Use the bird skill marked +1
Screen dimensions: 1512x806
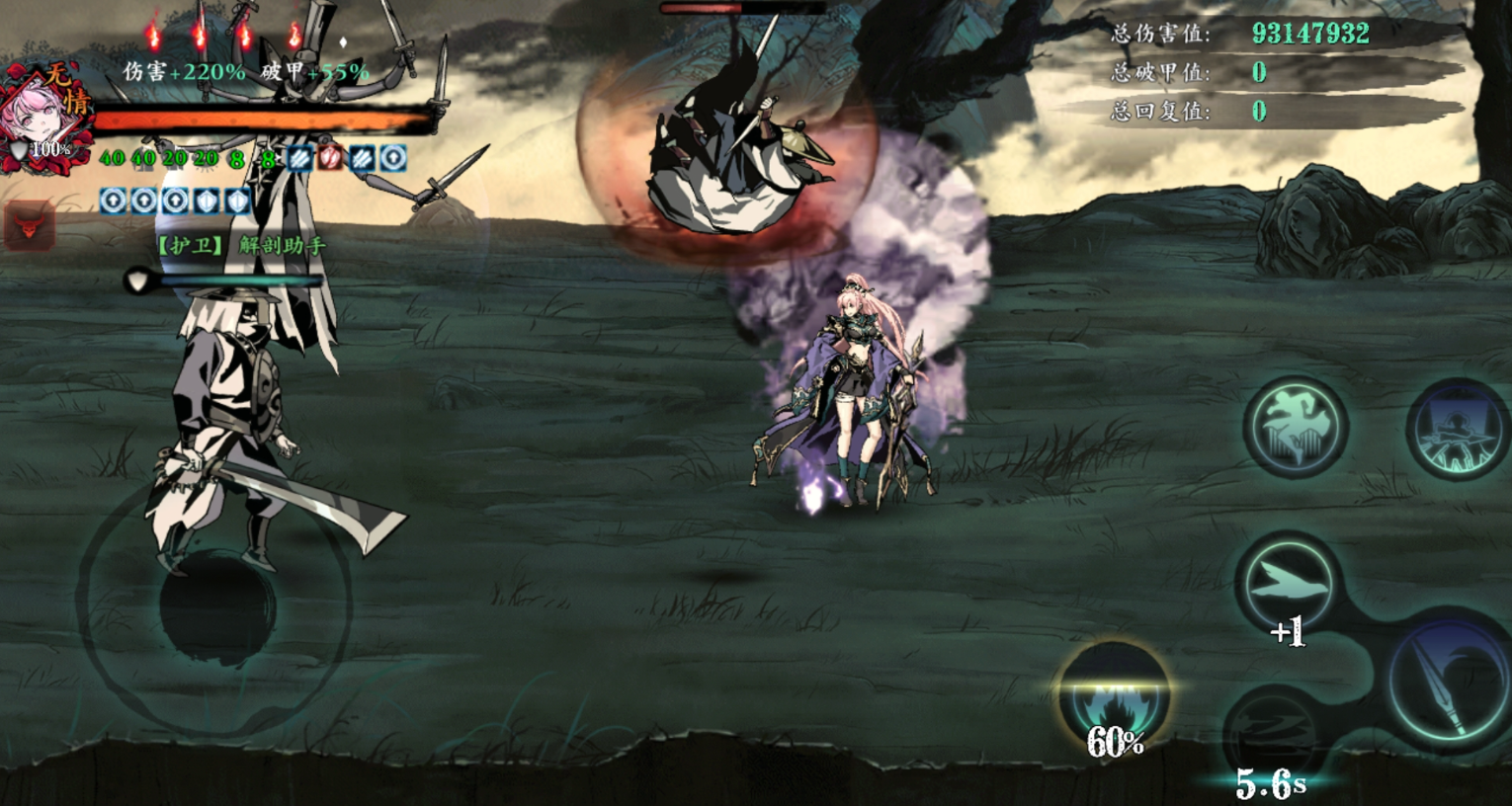(x=1287, y=586)
